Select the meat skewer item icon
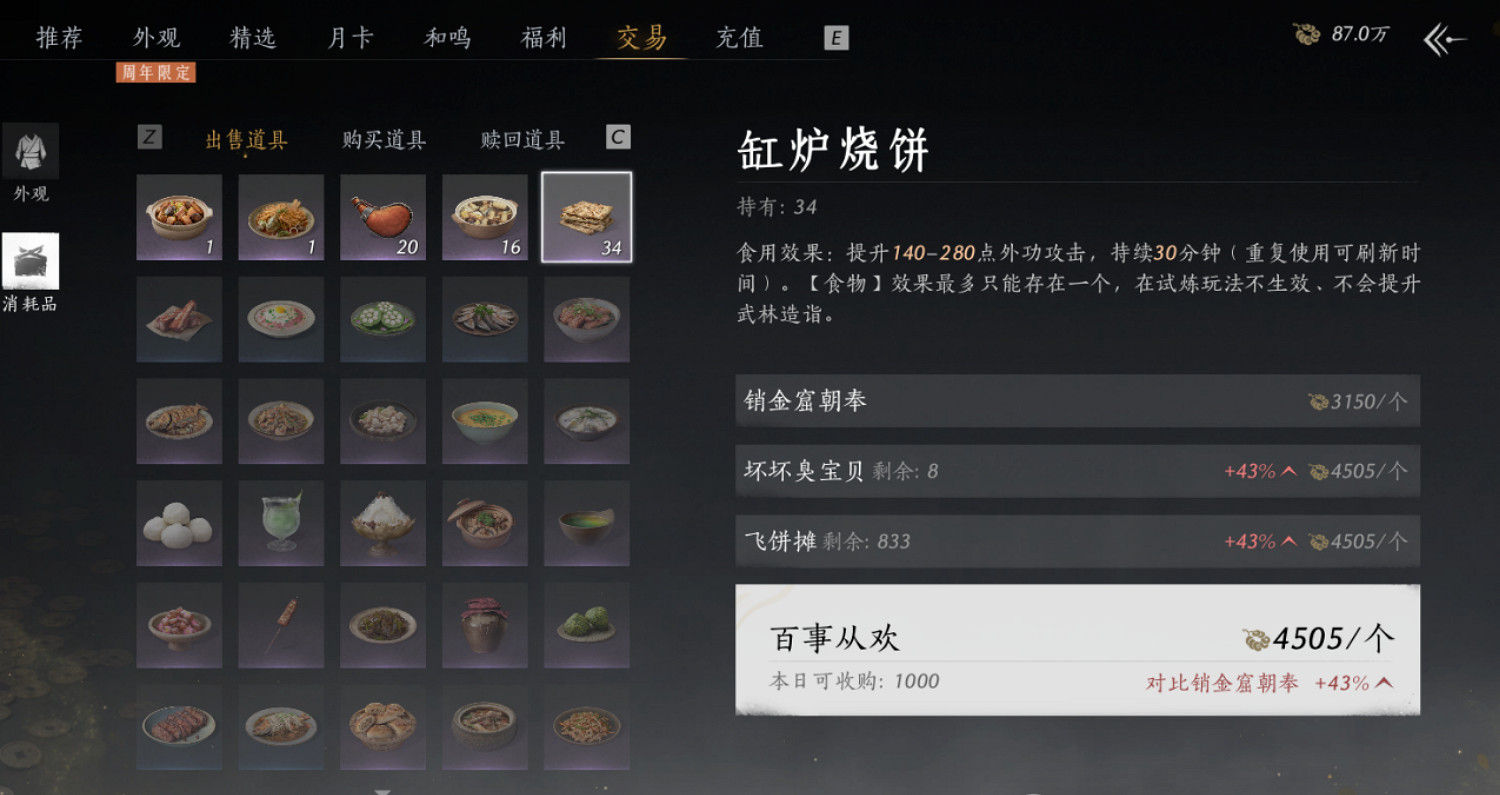The height and width of the screenshot is (795, 1500). [x=281, y=625]
